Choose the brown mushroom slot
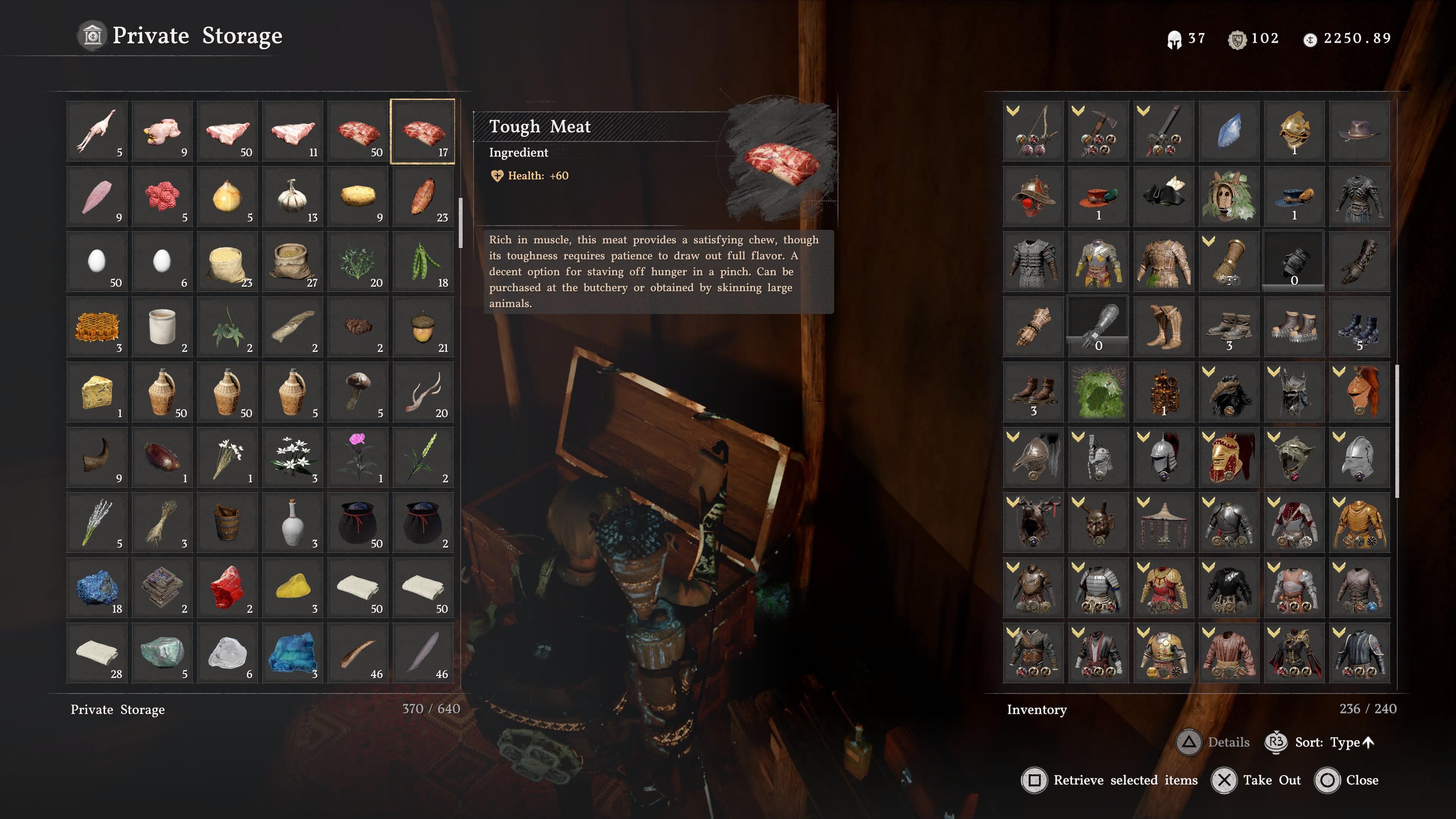 (x=358, y=392)
